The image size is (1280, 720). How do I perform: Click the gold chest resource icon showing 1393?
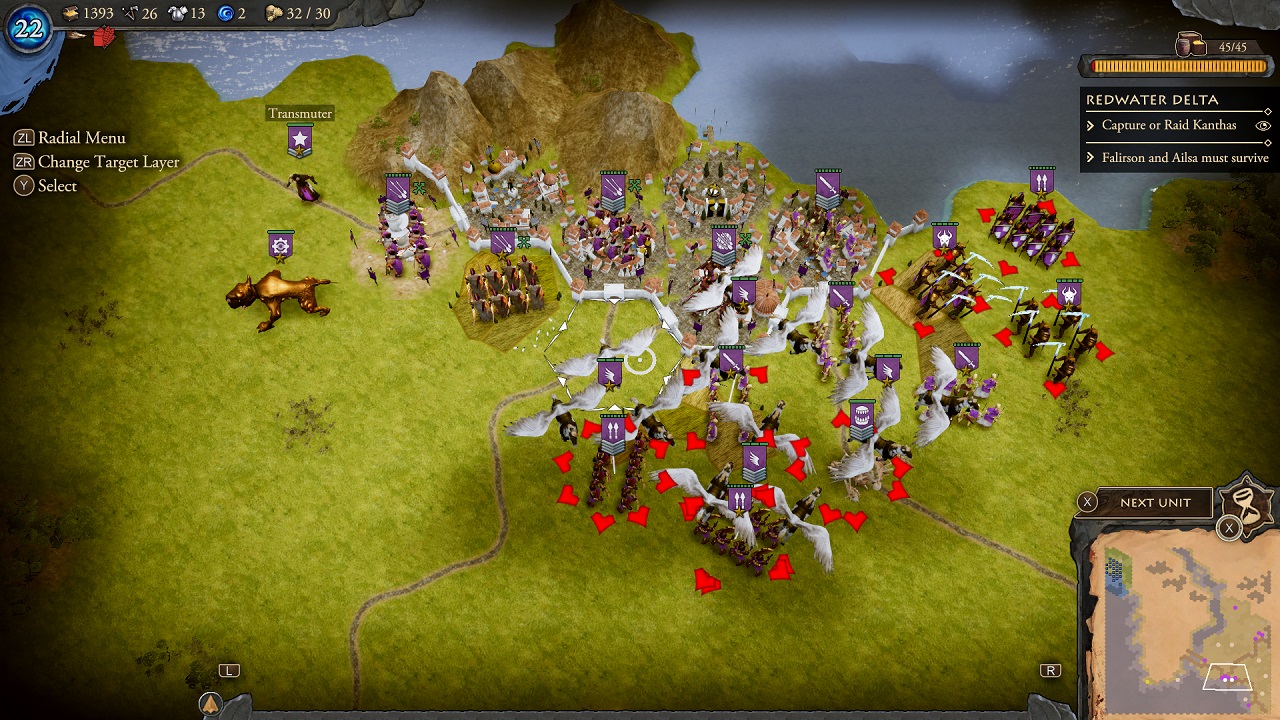coord(72,12)
